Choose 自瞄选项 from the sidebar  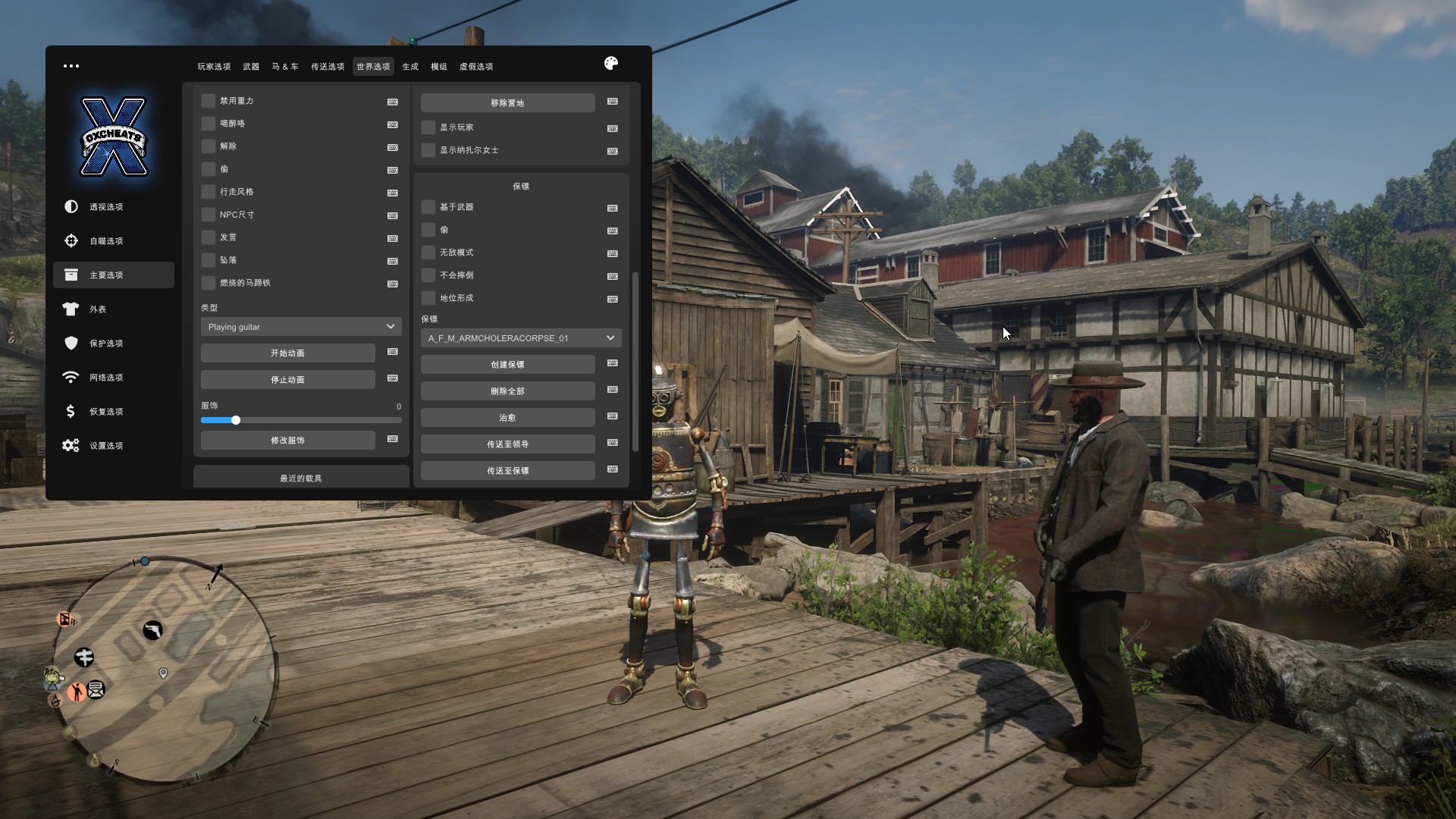106,241
